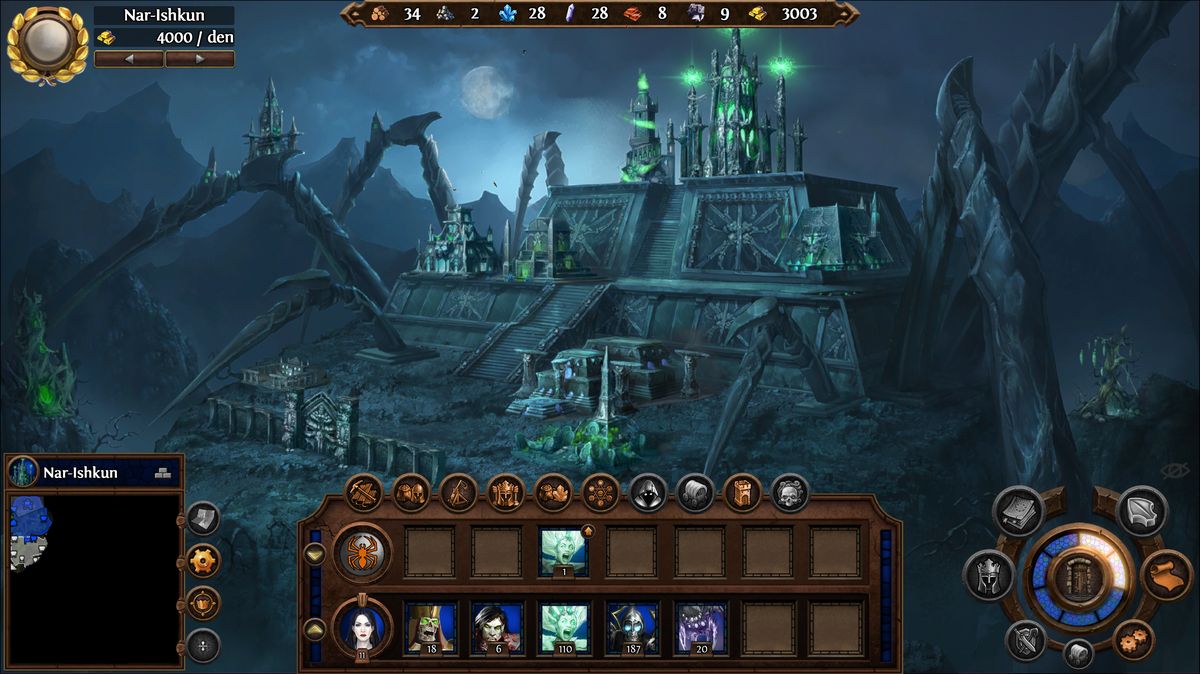This screenshot has height=674, width=1200.
Task: Open the covered wagon caravan icon
Action: click(695, 492)
